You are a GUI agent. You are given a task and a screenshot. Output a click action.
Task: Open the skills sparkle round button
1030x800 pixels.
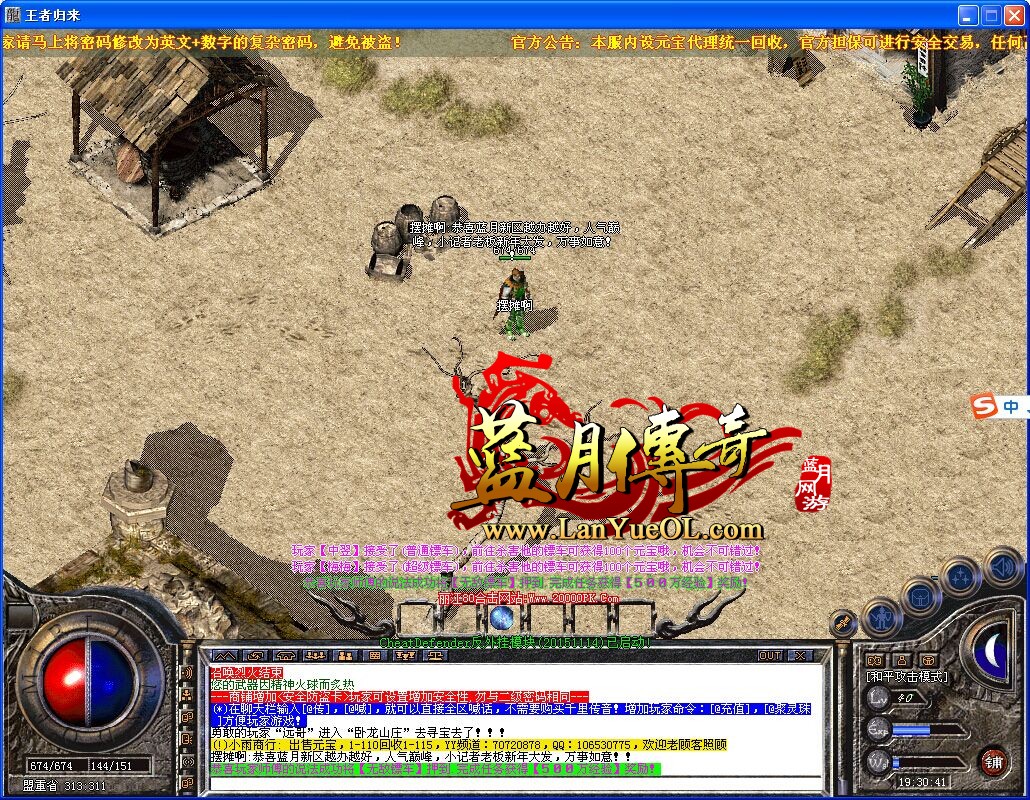(961, 576)
